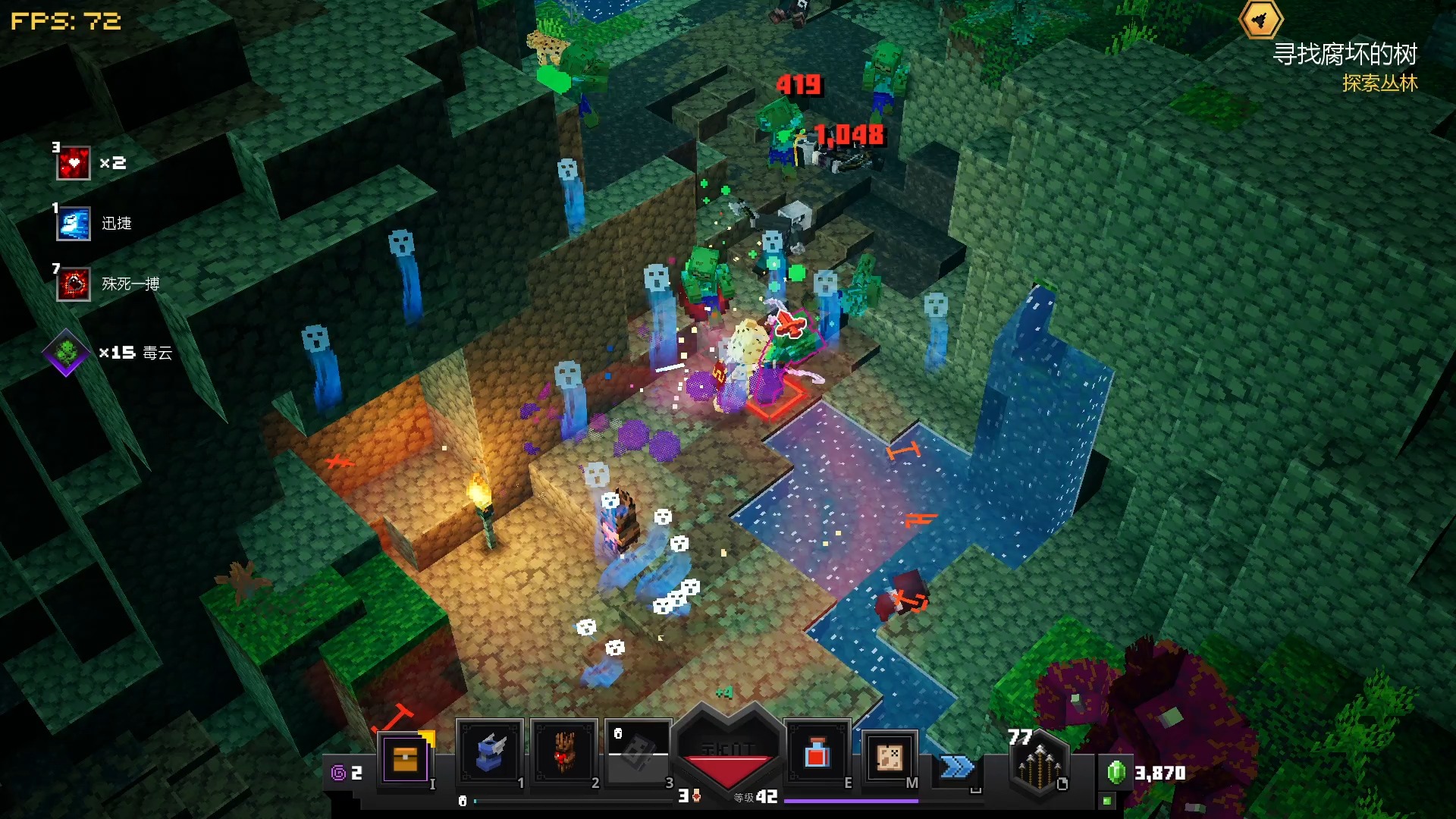Click the 寻找腐坏的树 objective tracker
1456x819 pixels.
pos(1344,55)
